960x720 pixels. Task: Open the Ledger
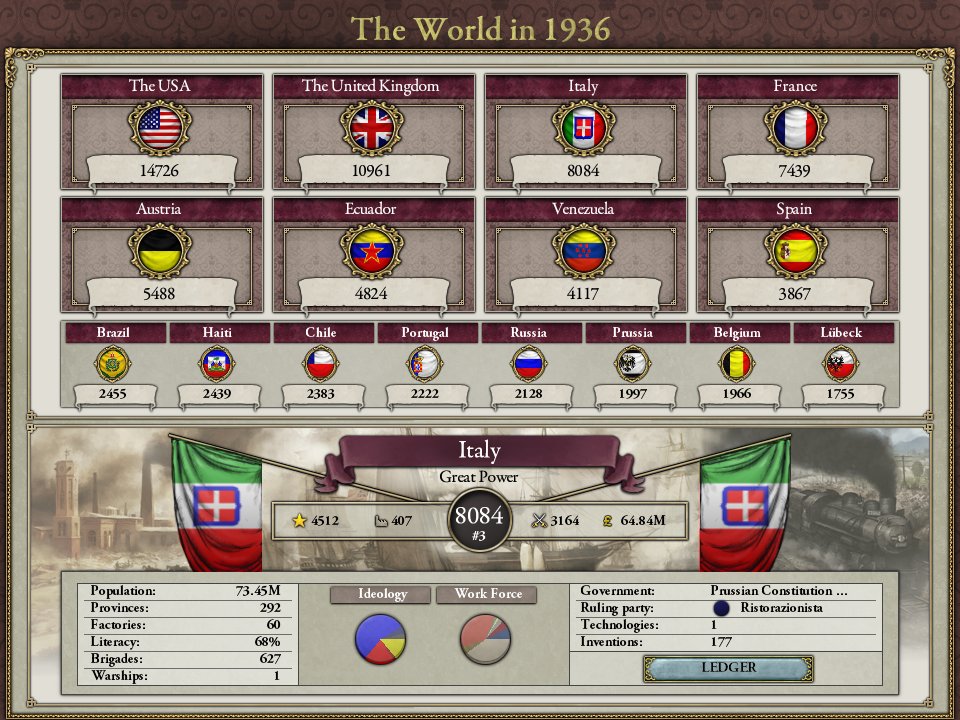click(728, 668)
